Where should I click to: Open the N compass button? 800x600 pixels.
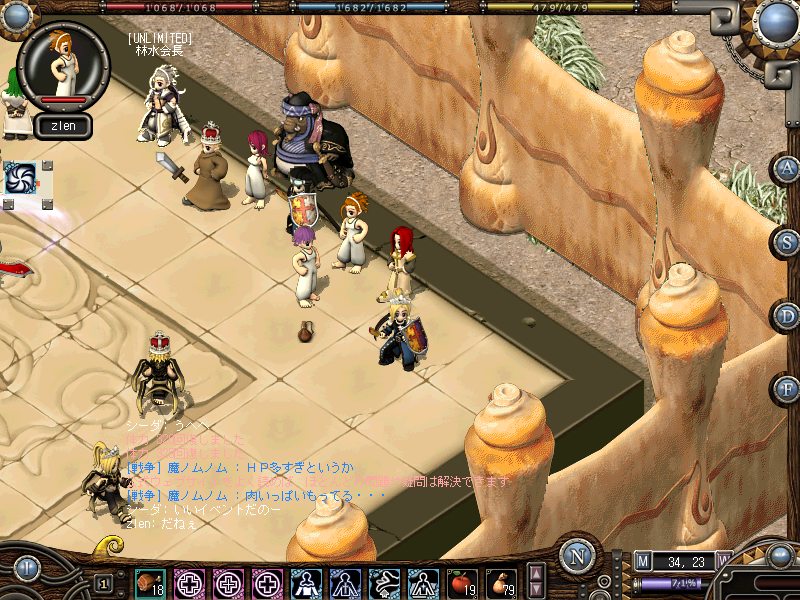click(577, 556)
